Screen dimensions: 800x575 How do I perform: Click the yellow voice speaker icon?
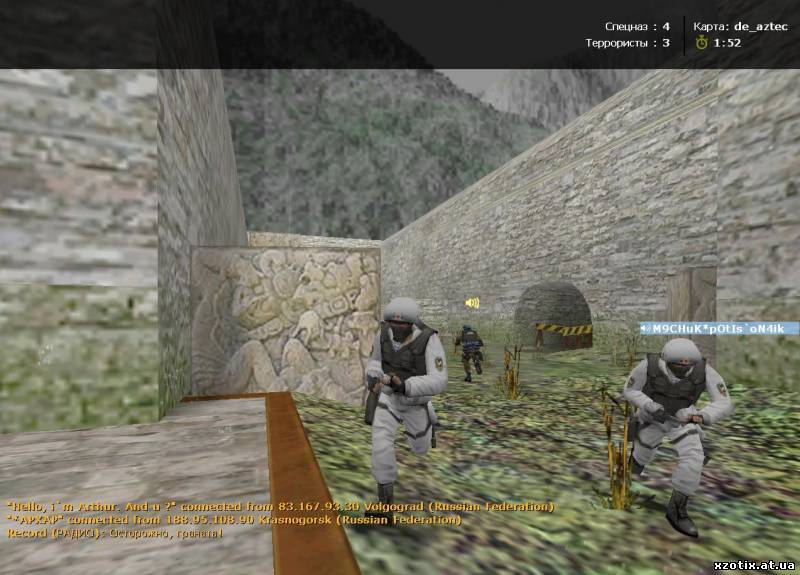click(x=472, y=302)
